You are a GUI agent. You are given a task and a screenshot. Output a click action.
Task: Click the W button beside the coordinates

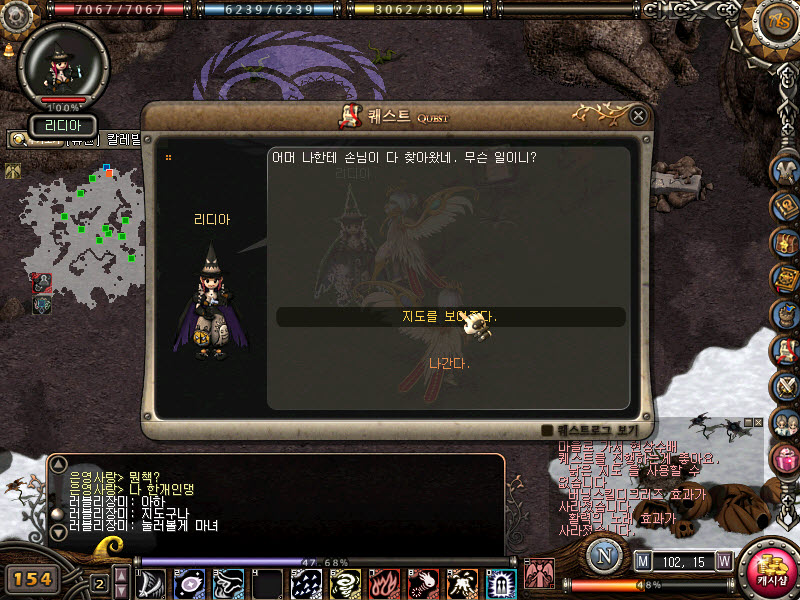click(x=723, y=561)
